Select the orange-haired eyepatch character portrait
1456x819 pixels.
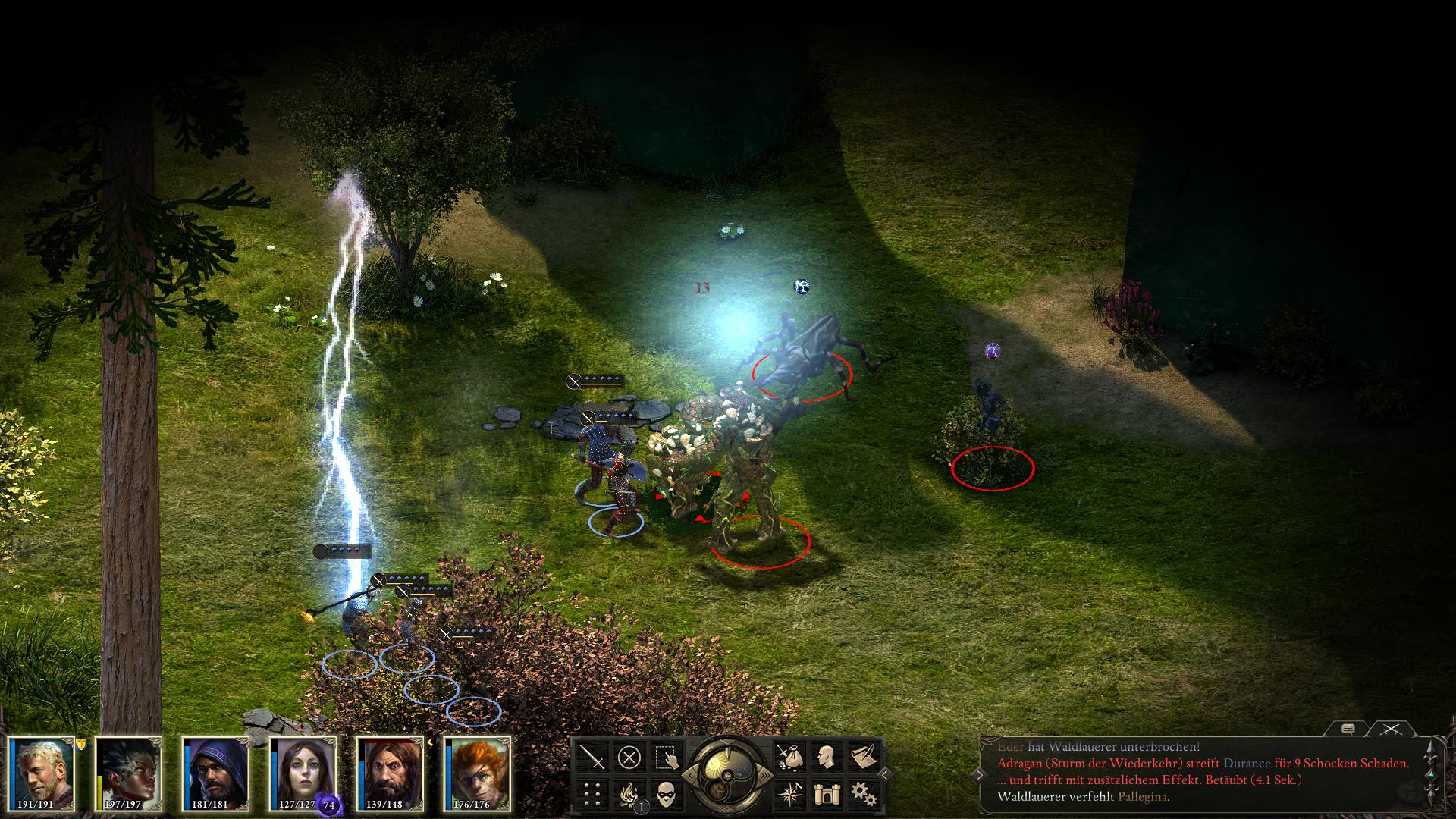478,773
